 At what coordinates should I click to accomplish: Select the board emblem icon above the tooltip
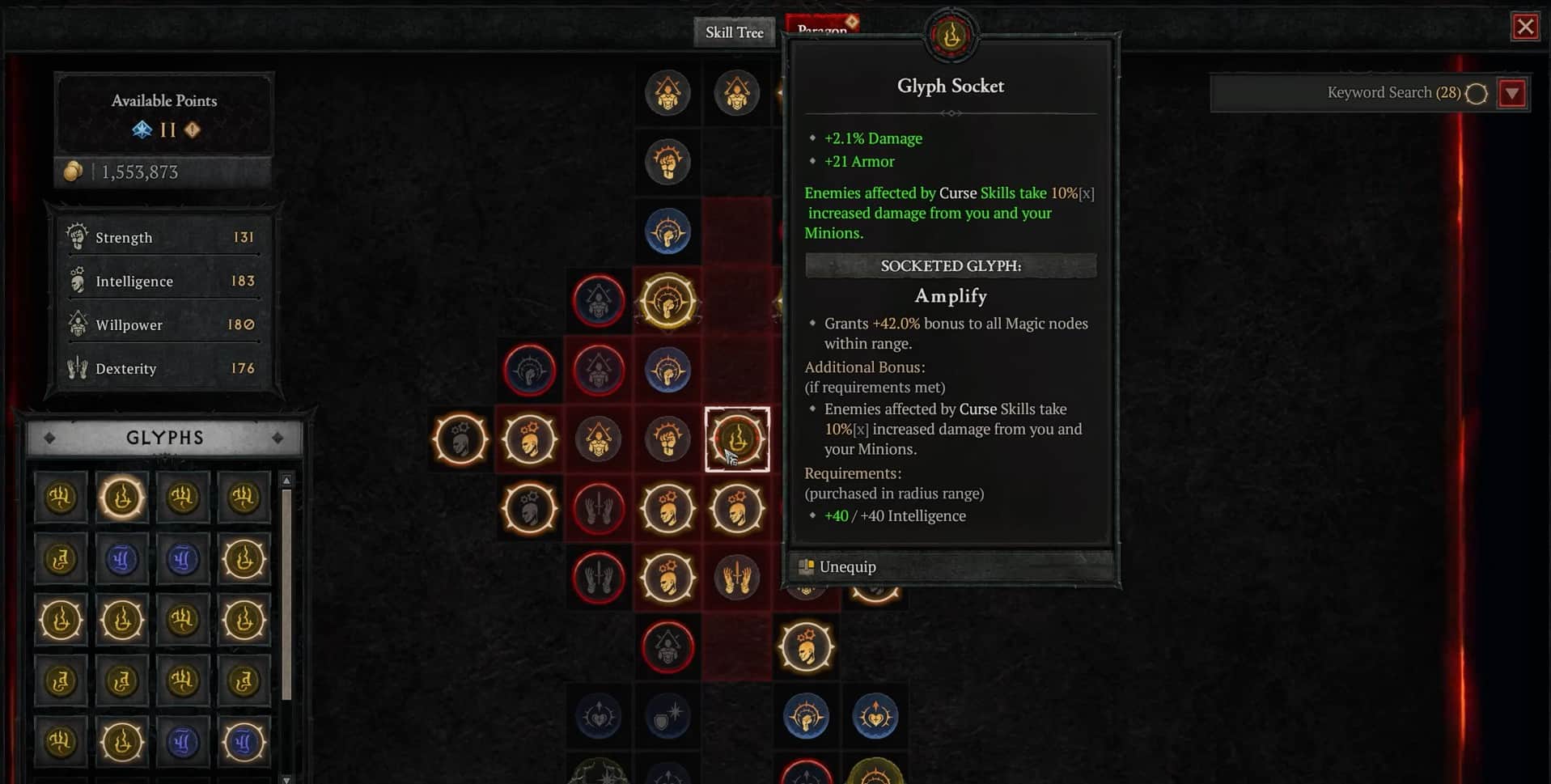[x=951, y=34]
